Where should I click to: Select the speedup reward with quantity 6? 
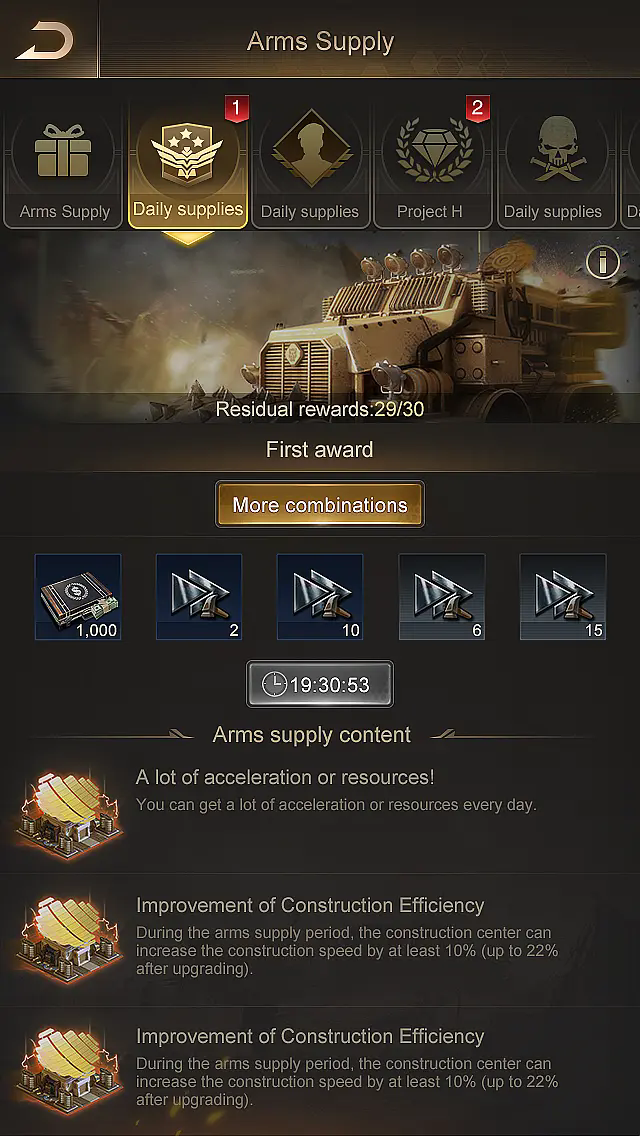(x=442, y=597)
